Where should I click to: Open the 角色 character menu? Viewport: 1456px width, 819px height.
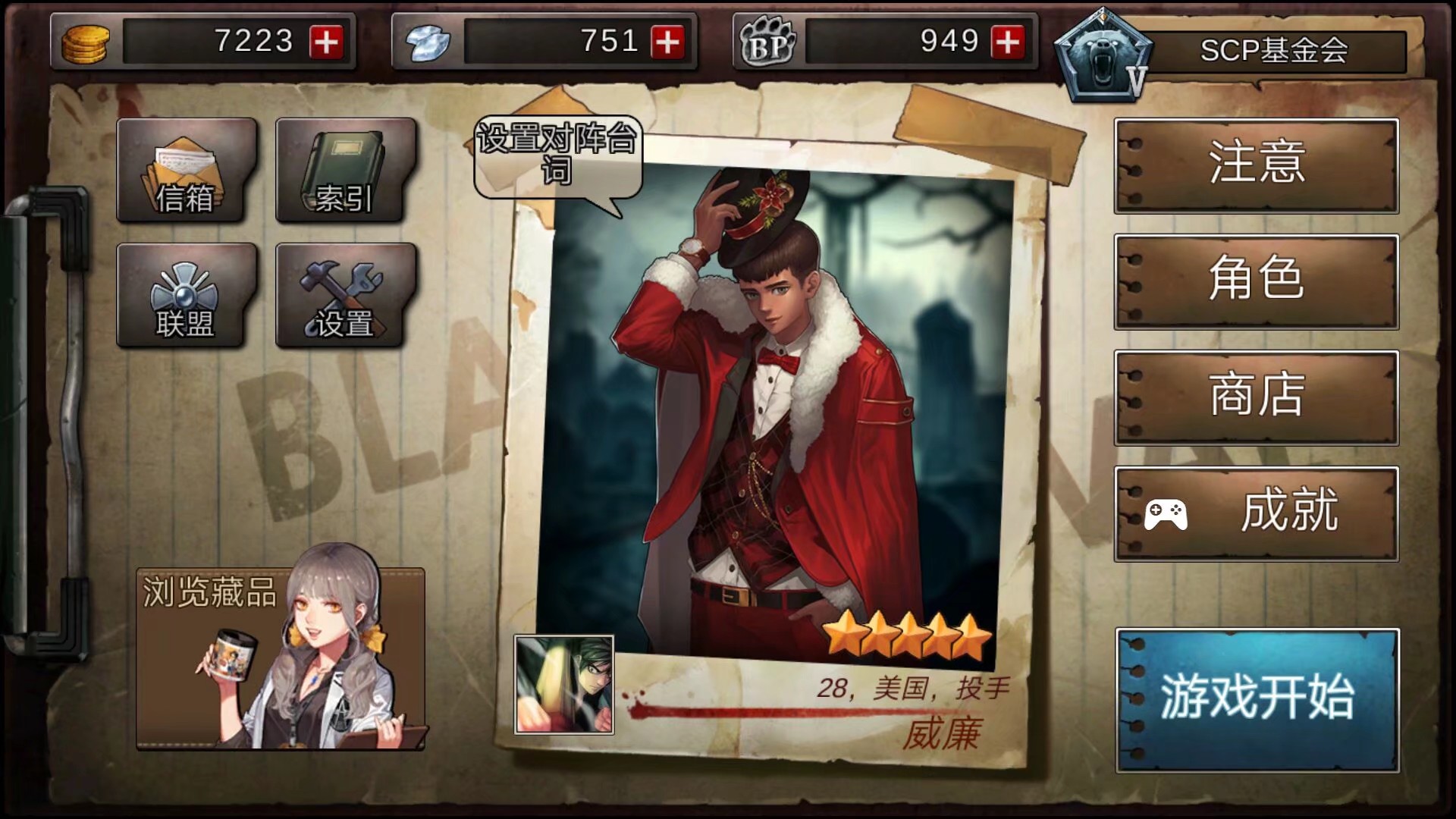1255,283
